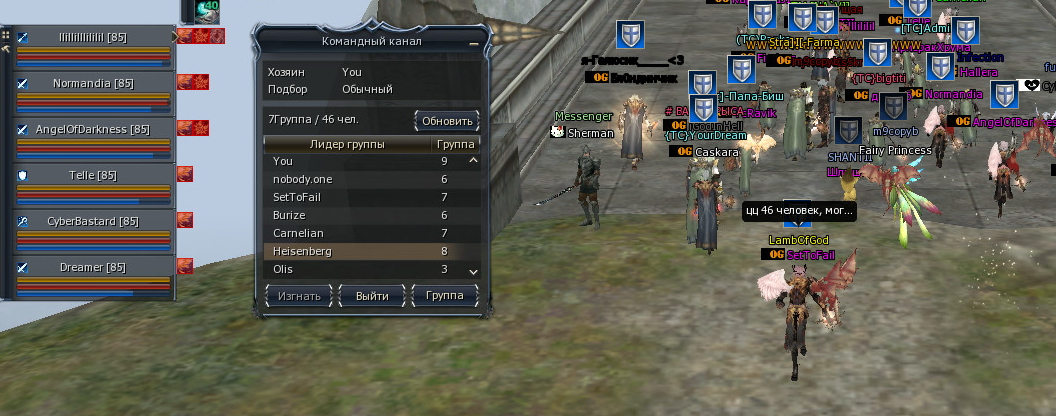Click the Обновить refresh button
Image resolution: width=1056 pixels, height=416 pixels.
[447, 121]
